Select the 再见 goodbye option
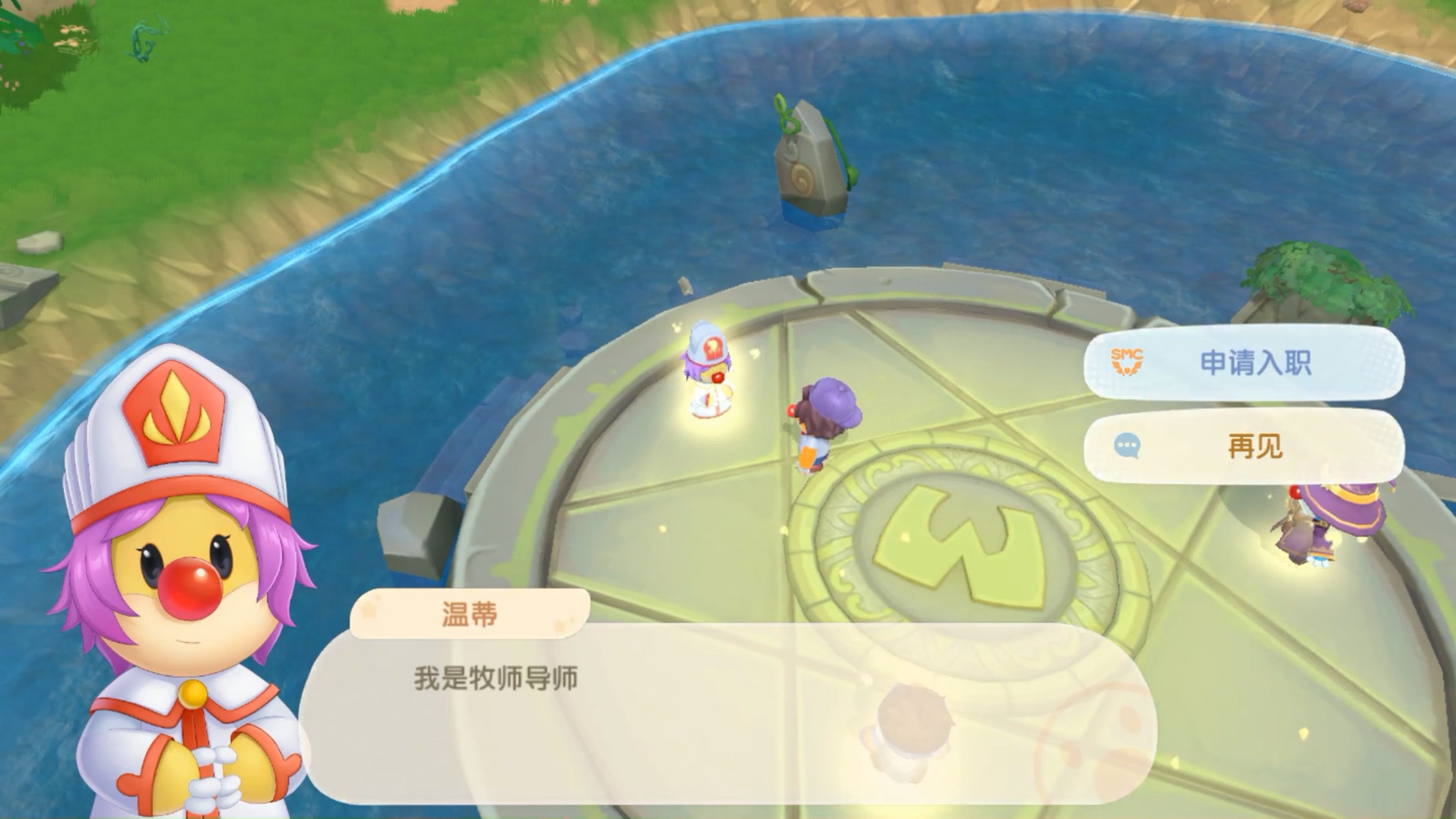 point(1256,446)
